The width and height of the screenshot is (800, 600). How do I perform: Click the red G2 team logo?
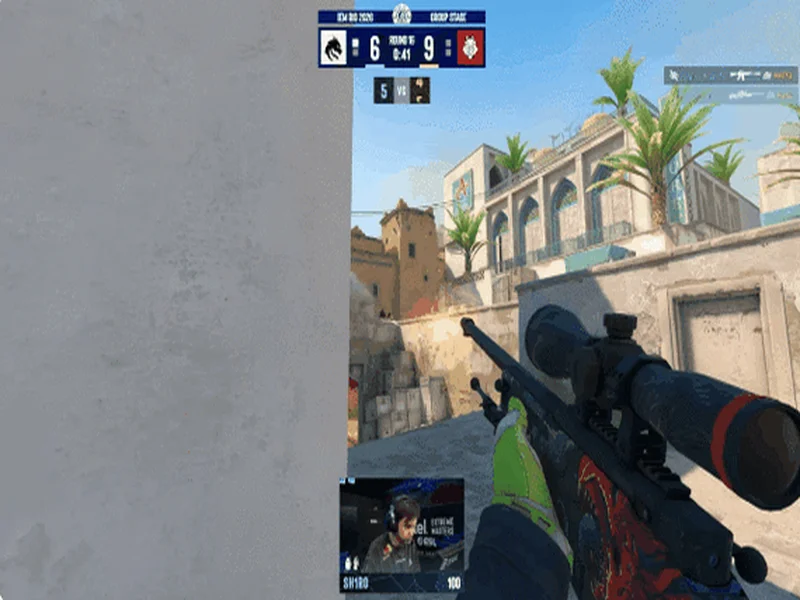click(x=471, y=48)
